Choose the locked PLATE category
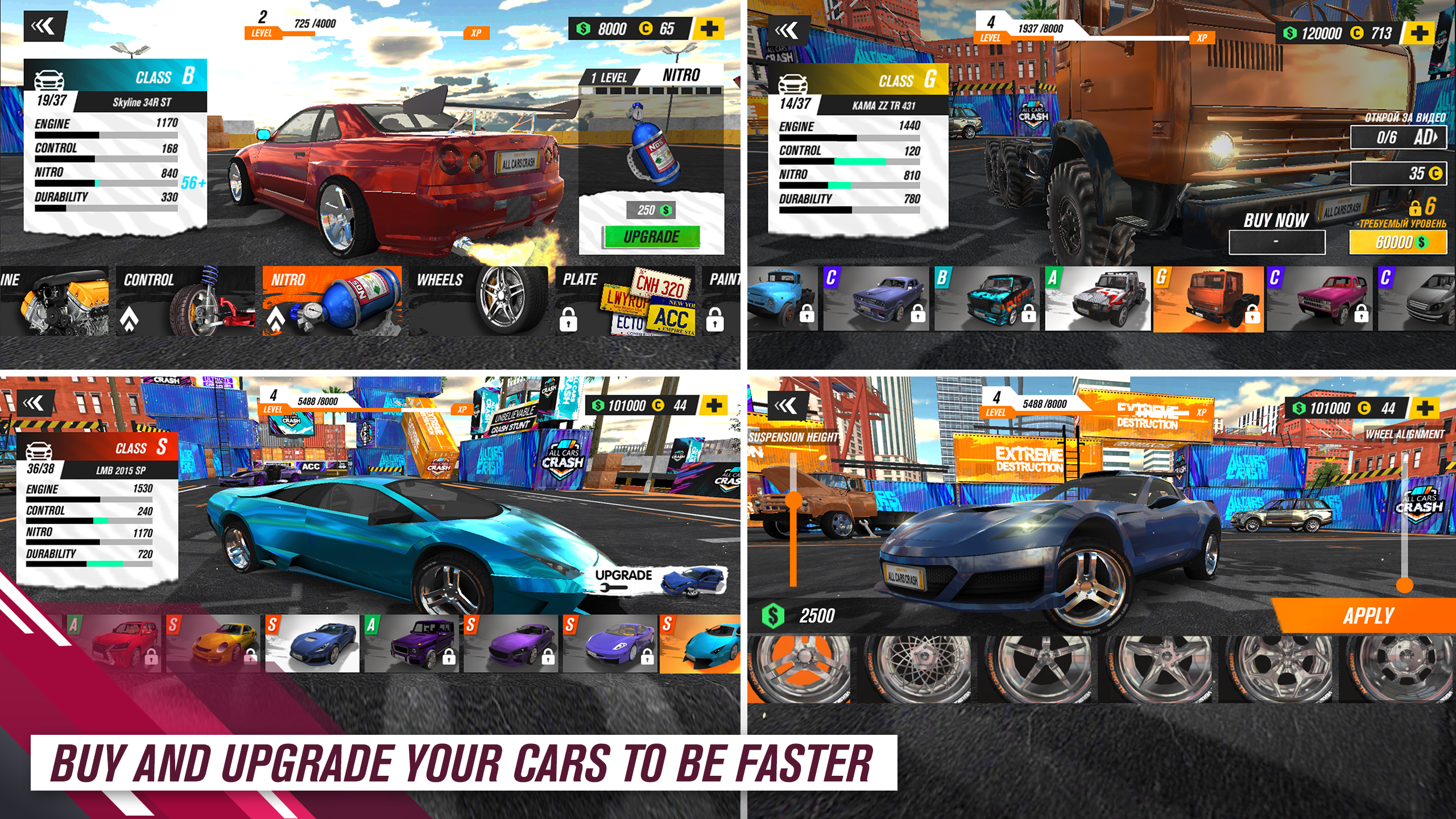 [x=624, y=300]
